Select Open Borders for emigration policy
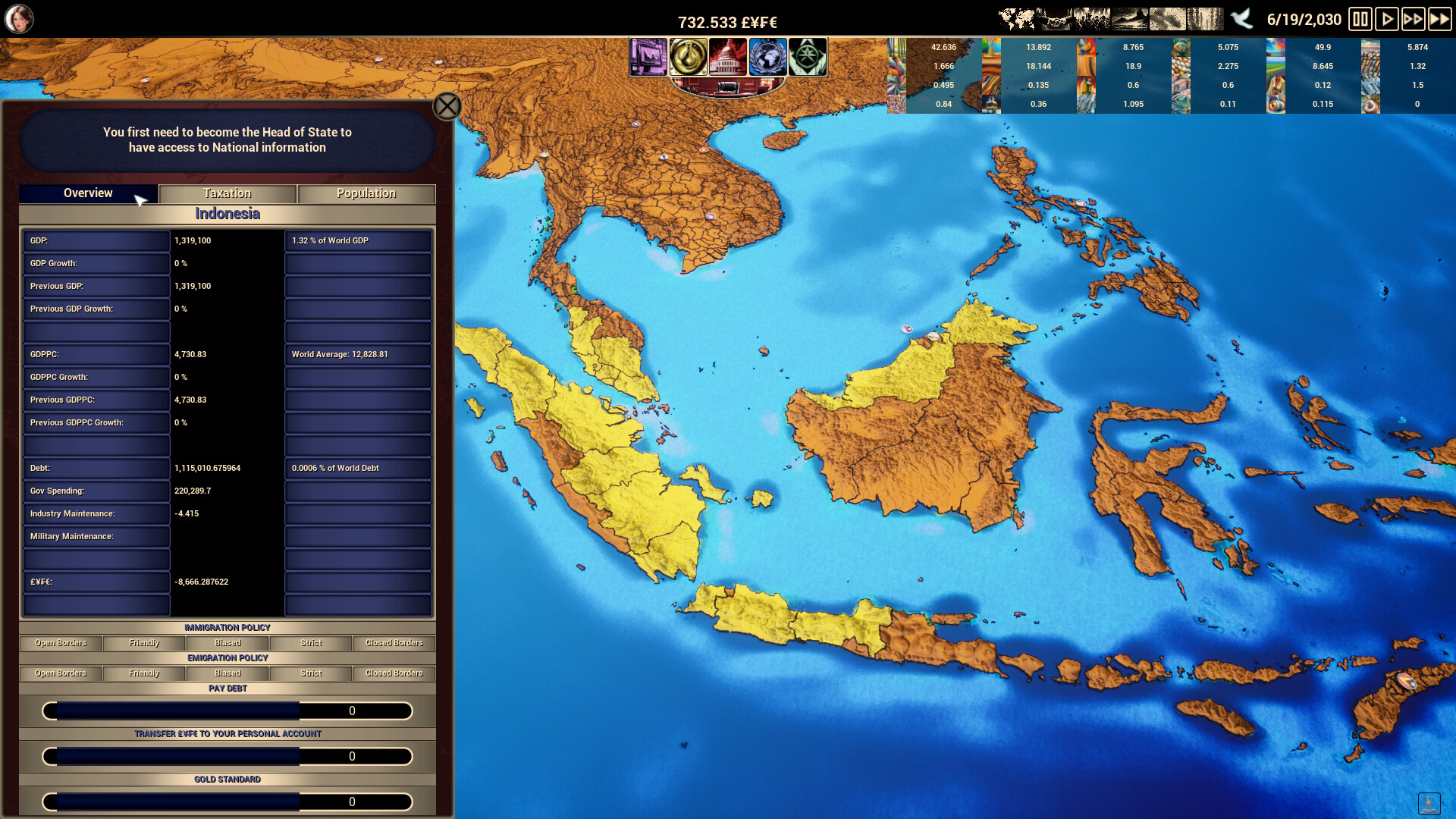Screen dimensions: 1456x819 (x=61, y=673)
